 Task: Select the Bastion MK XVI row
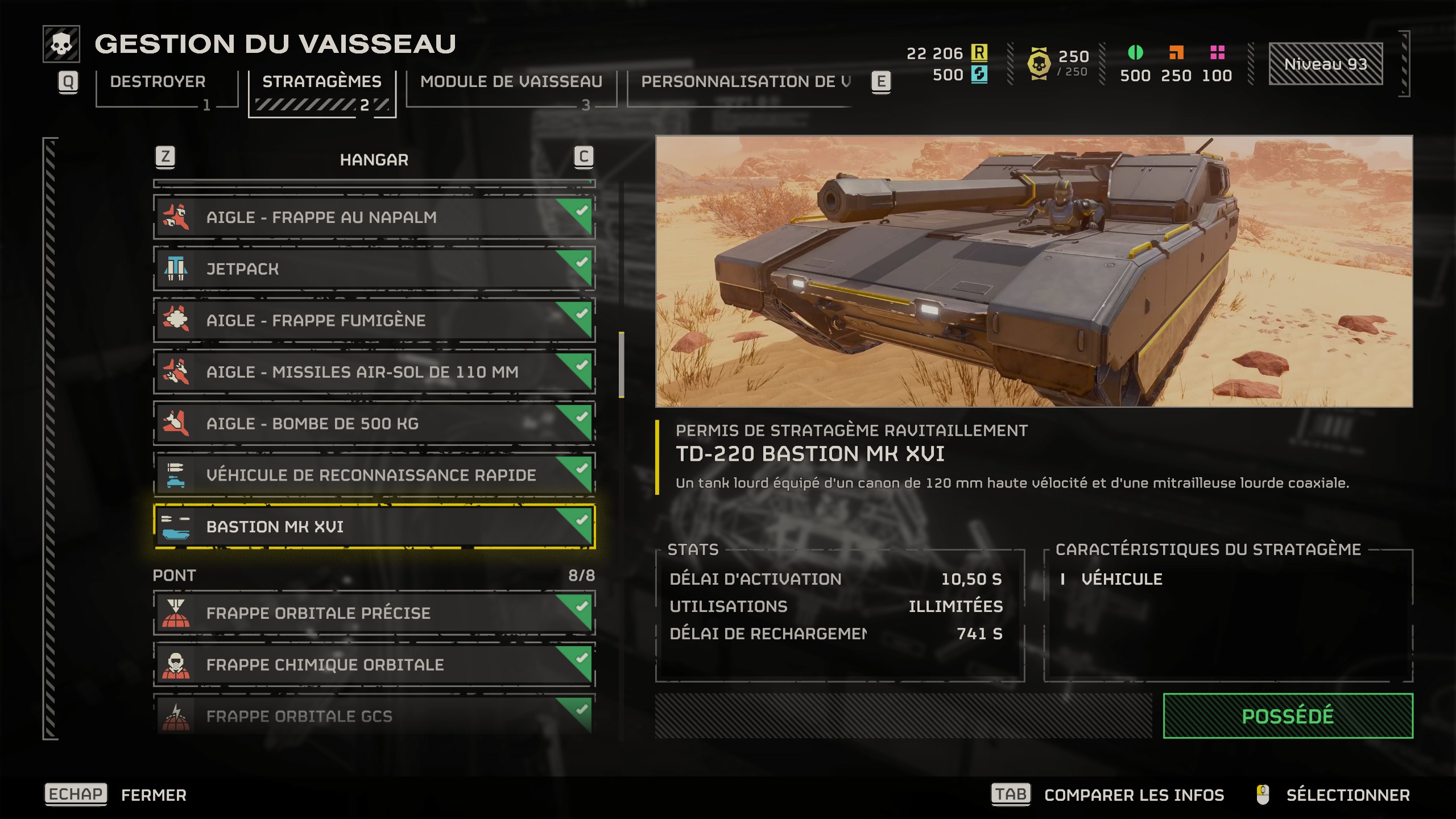374,527
